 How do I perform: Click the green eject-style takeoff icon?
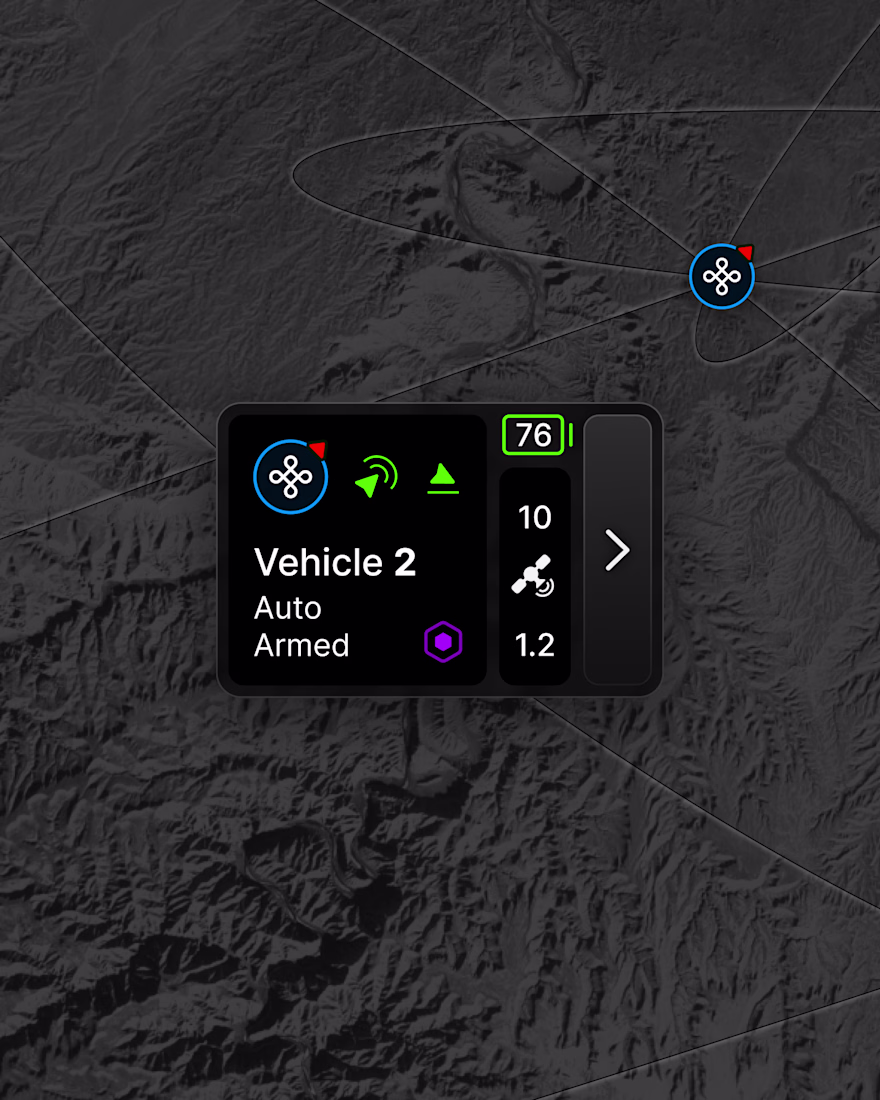click(x=443, y=478)
